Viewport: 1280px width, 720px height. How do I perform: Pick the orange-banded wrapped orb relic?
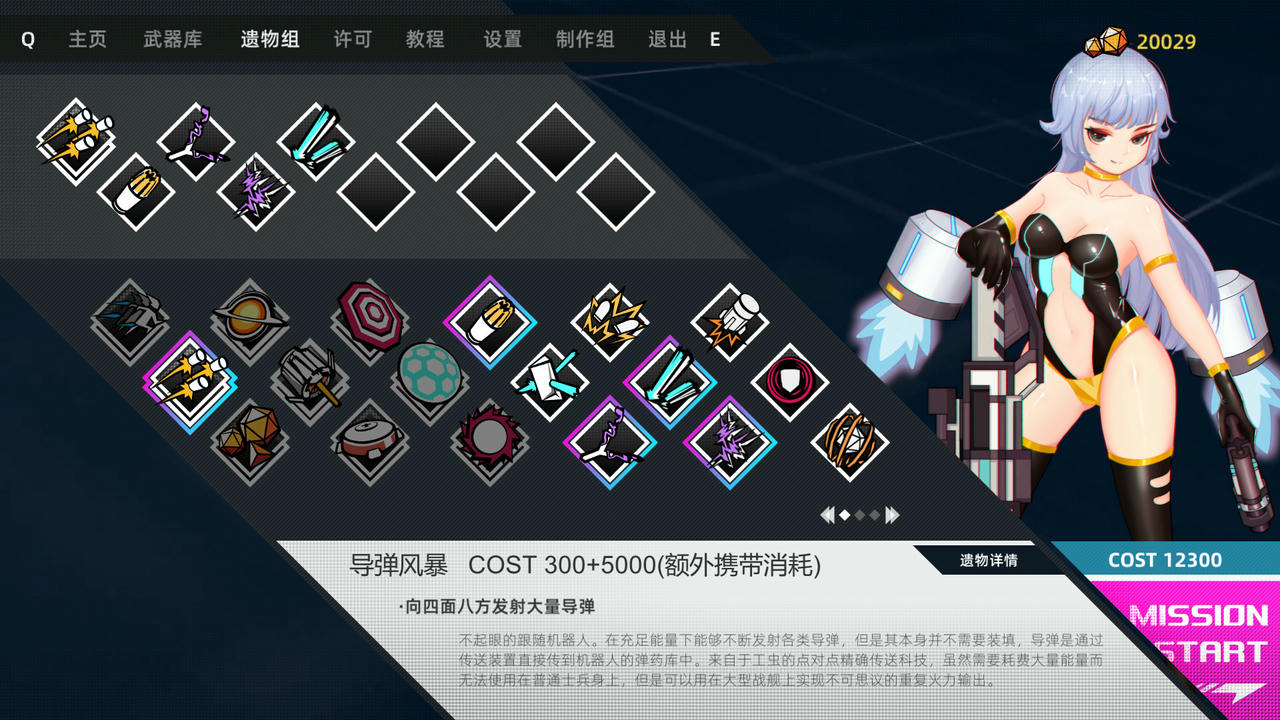coord(850,440)
